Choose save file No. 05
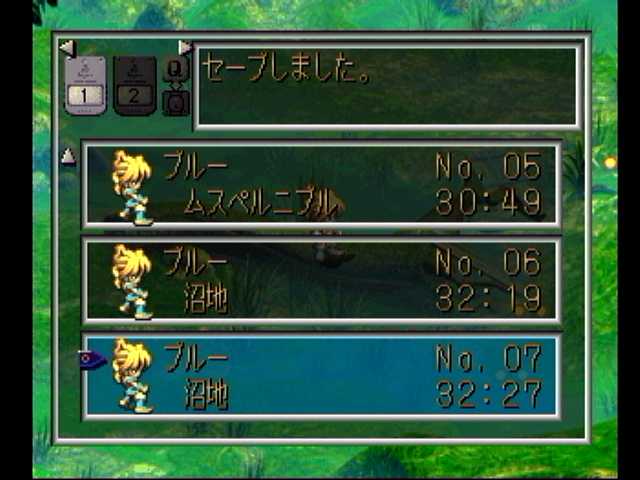The image size is (640, 480). point(320,185)
